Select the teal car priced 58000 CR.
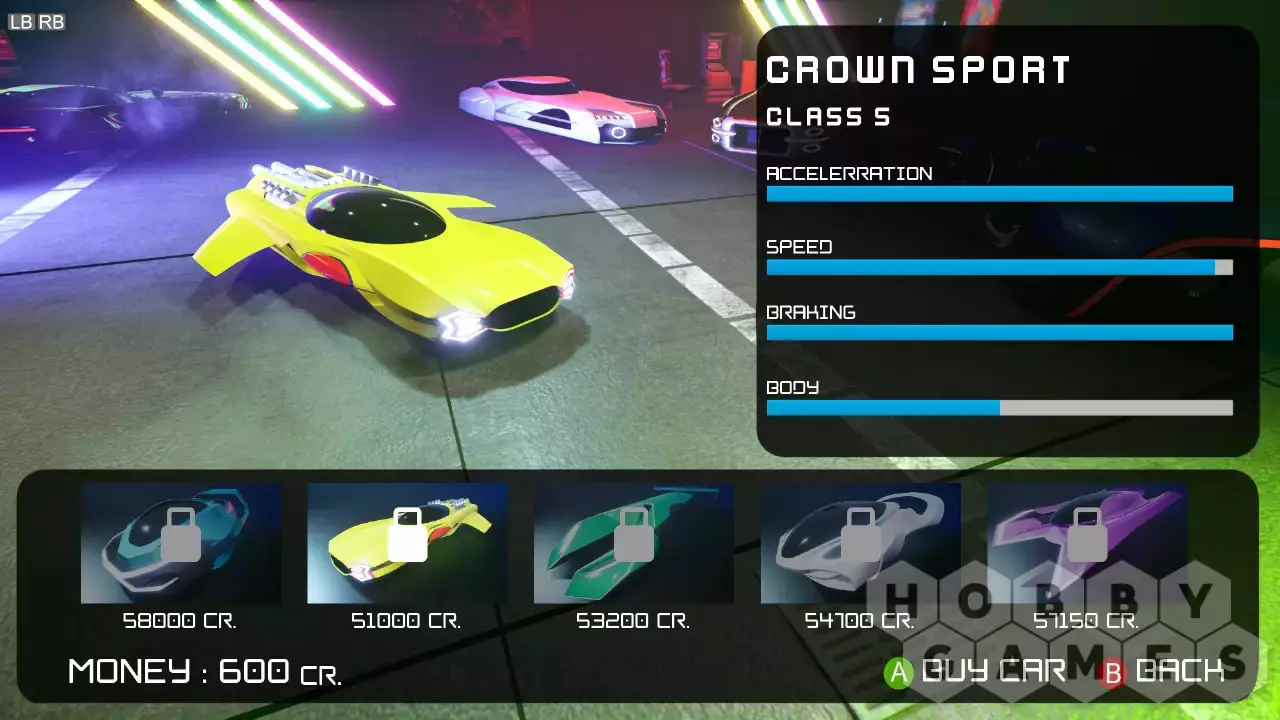Viewport: 1280px width, 720px height. point(181,543)
